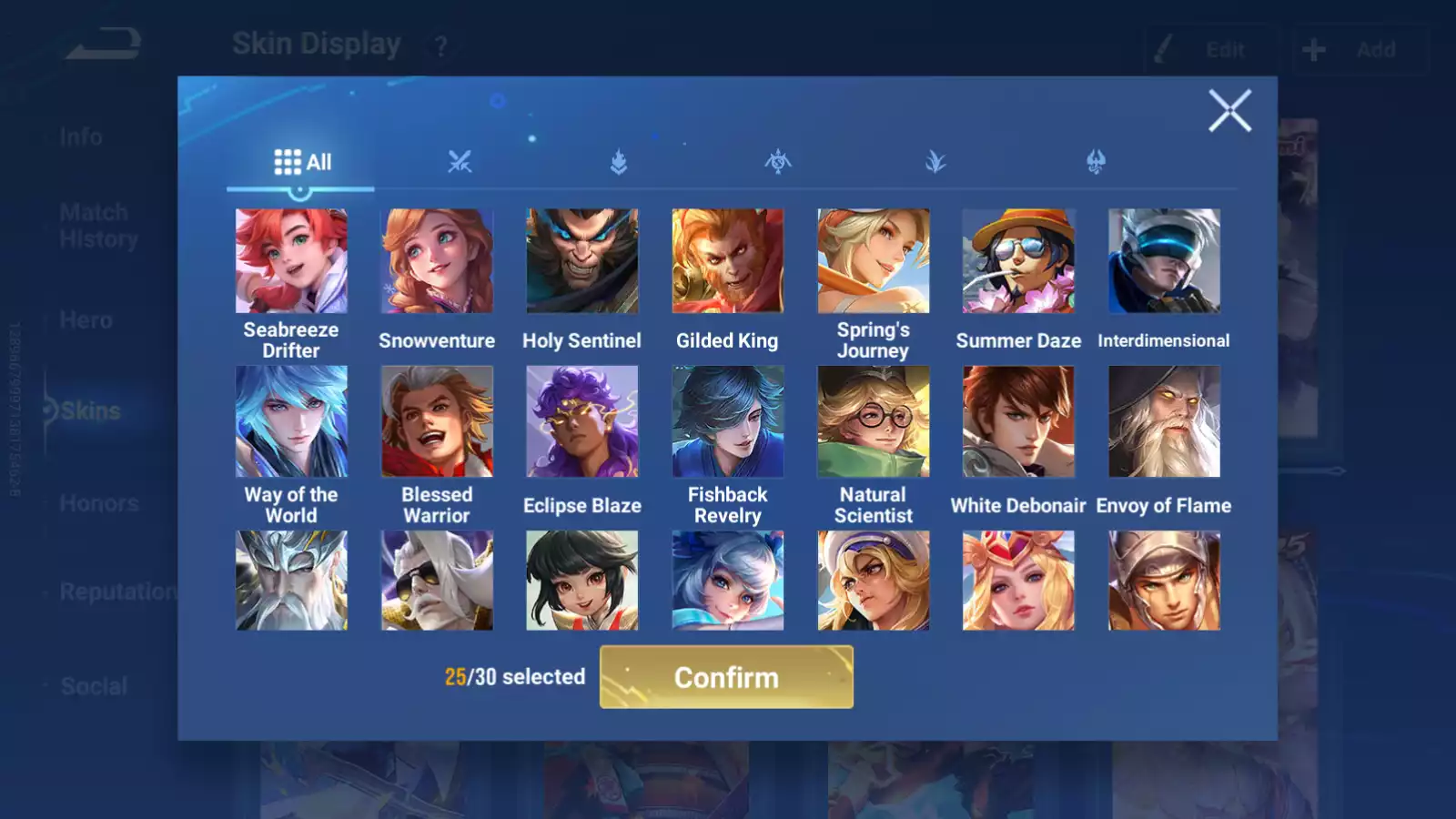Open the Add button behind the dialog
This screenshot has width=1456, height=819.
(x=1359, y=50)
